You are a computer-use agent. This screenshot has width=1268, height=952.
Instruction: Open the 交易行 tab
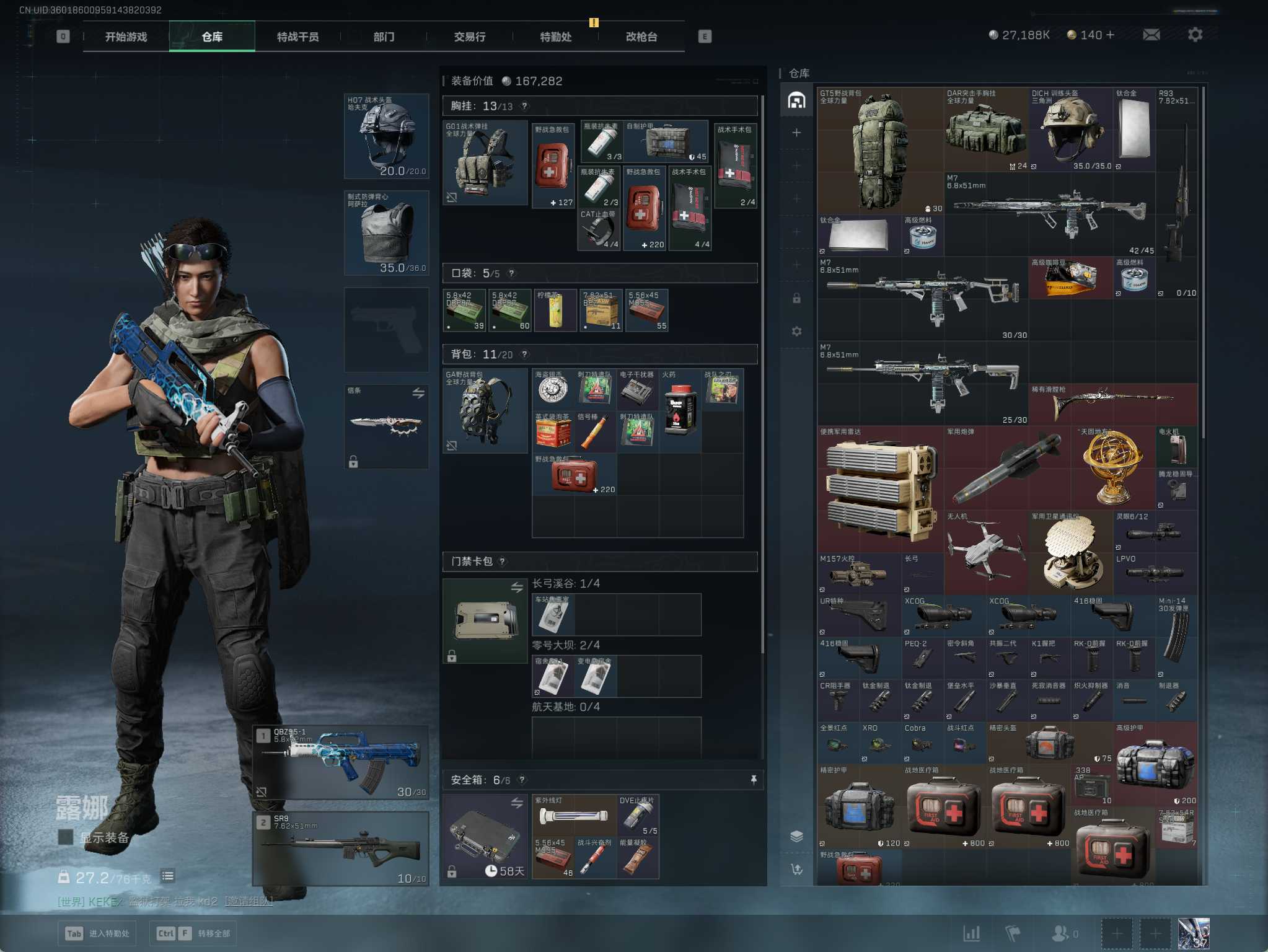tap(469, 37)
